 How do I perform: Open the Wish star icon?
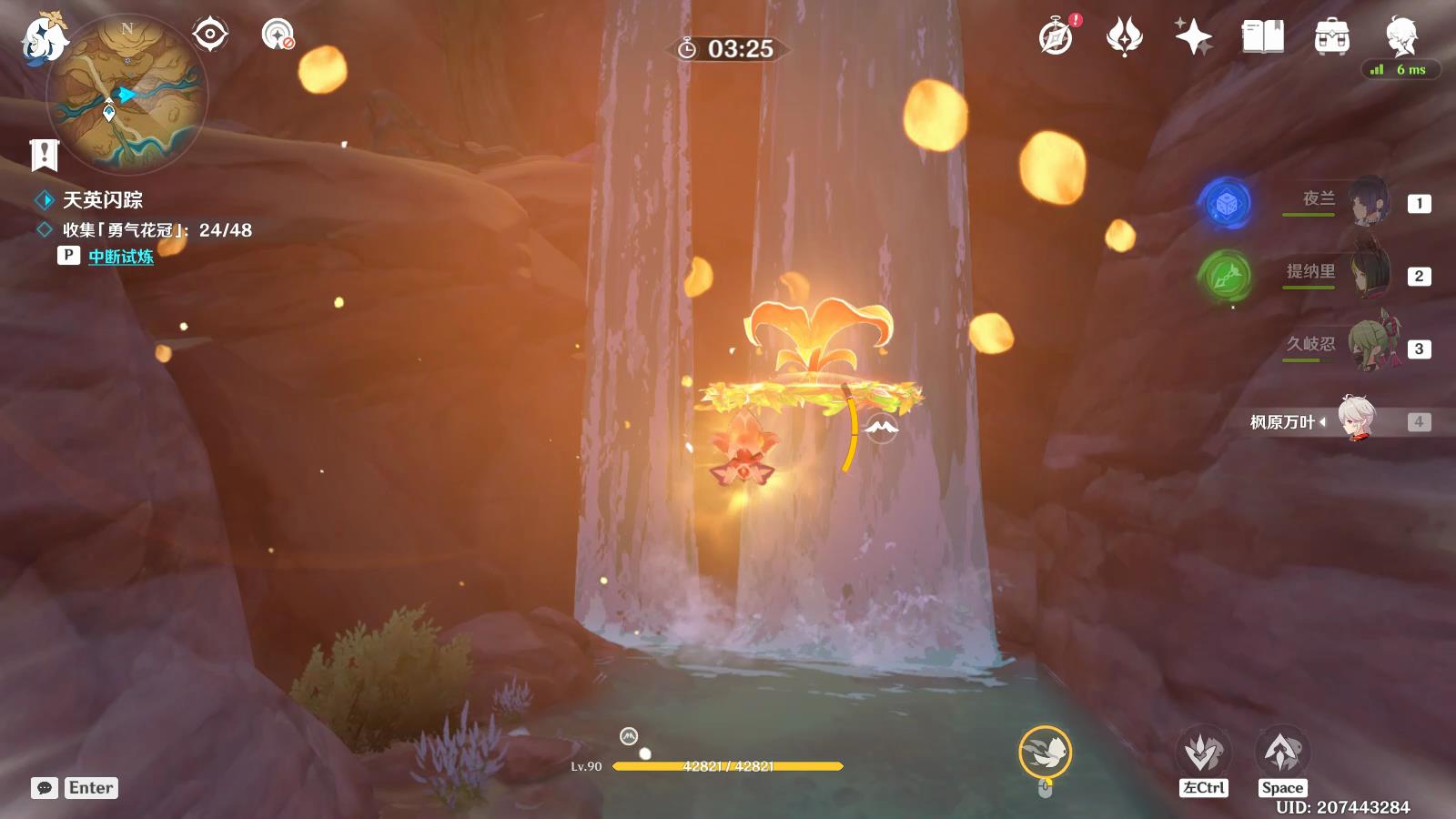point(1193,37)
